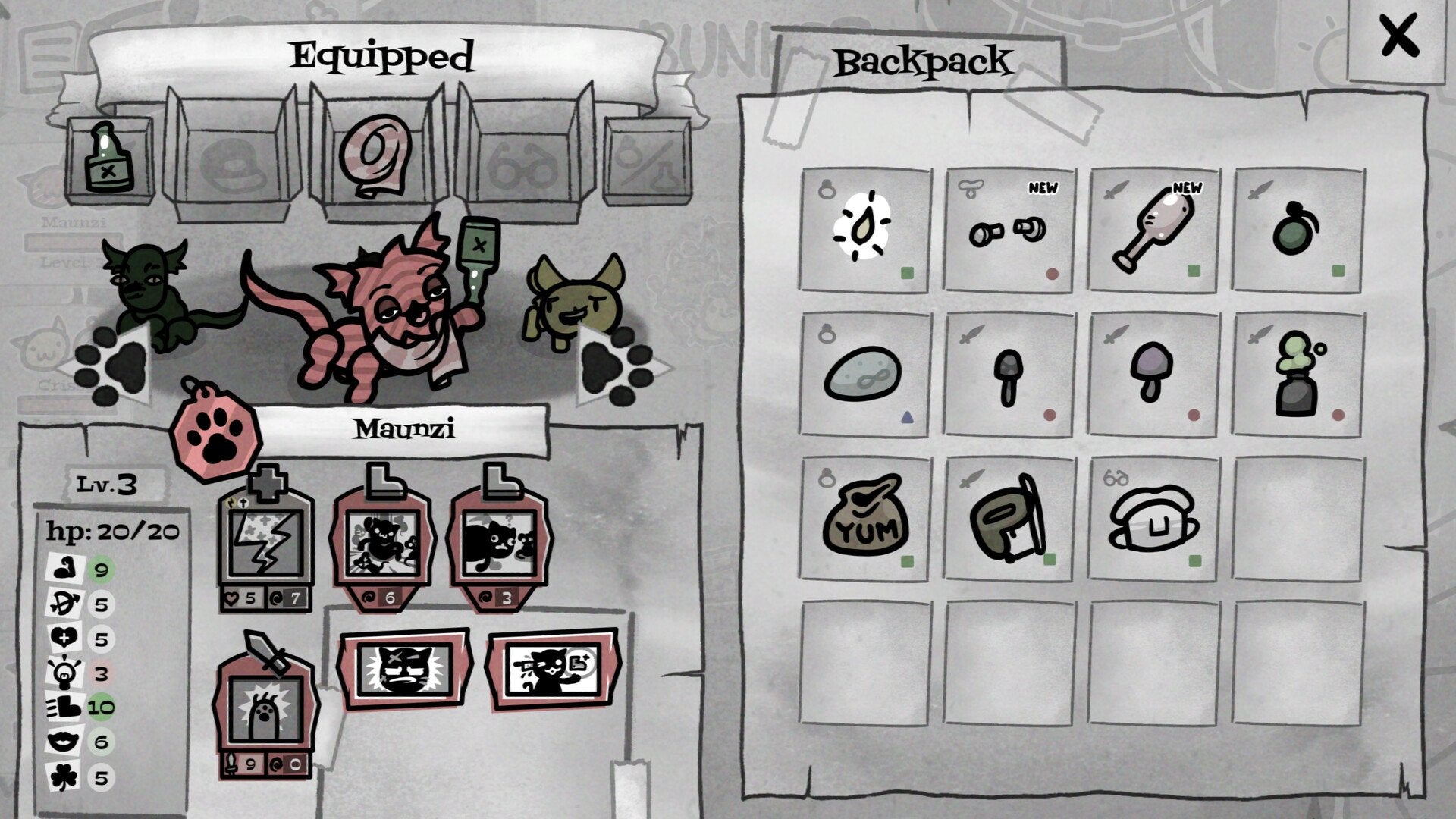Close the inventory with the X button
Viewport: 1456px width, 819px height.
[x=1398, y=36]
